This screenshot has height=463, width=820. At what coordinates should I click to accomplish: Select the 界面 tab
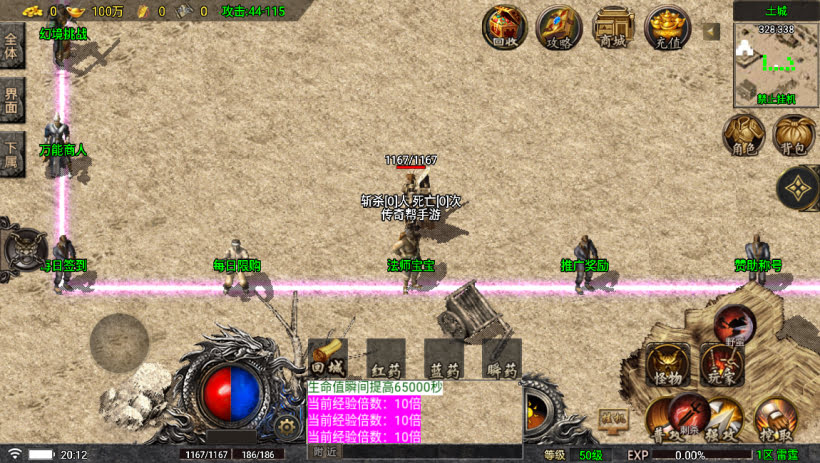coord(12,101)
